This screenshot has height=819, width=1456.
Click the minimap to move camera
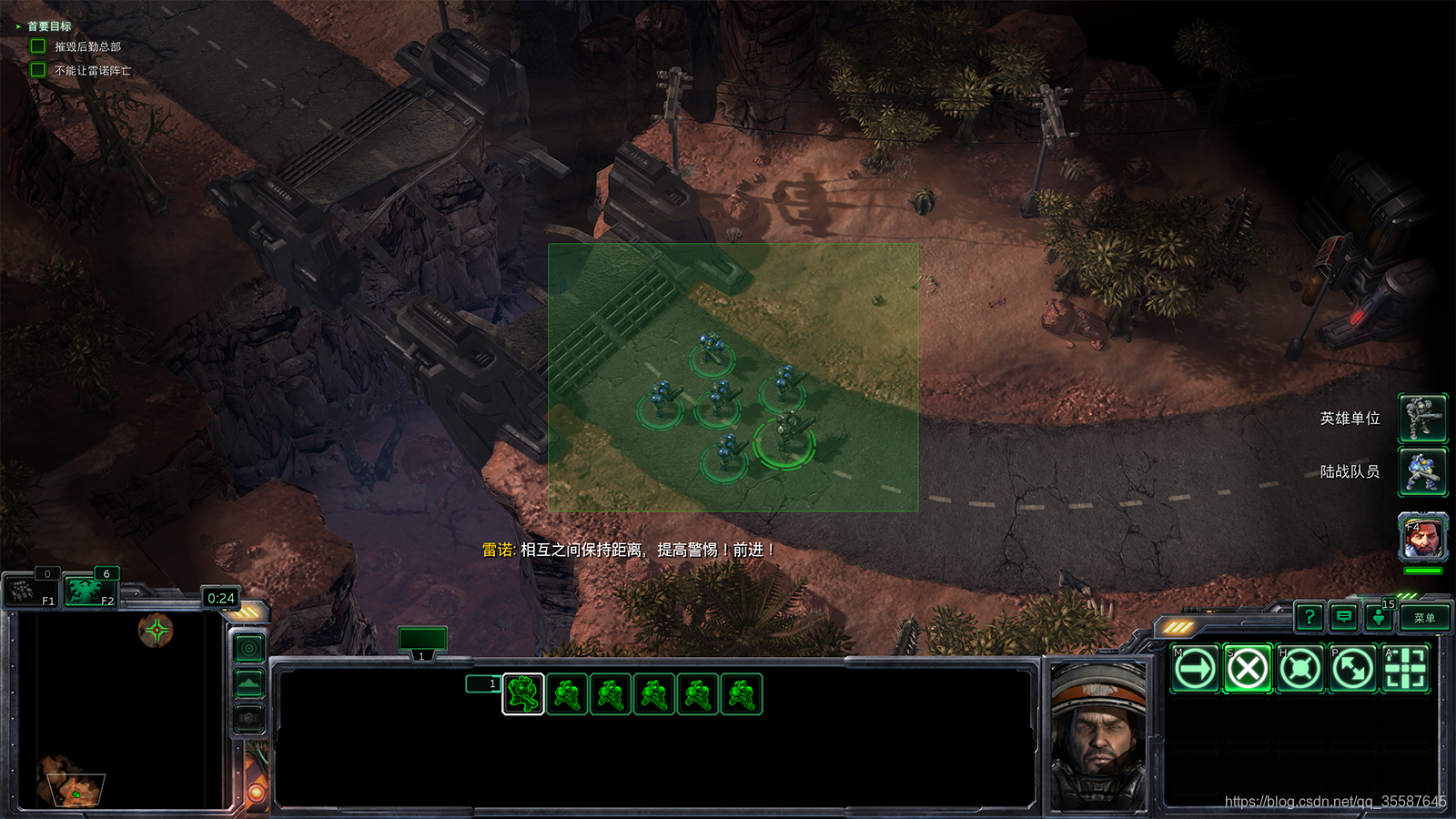pos(118,710)
